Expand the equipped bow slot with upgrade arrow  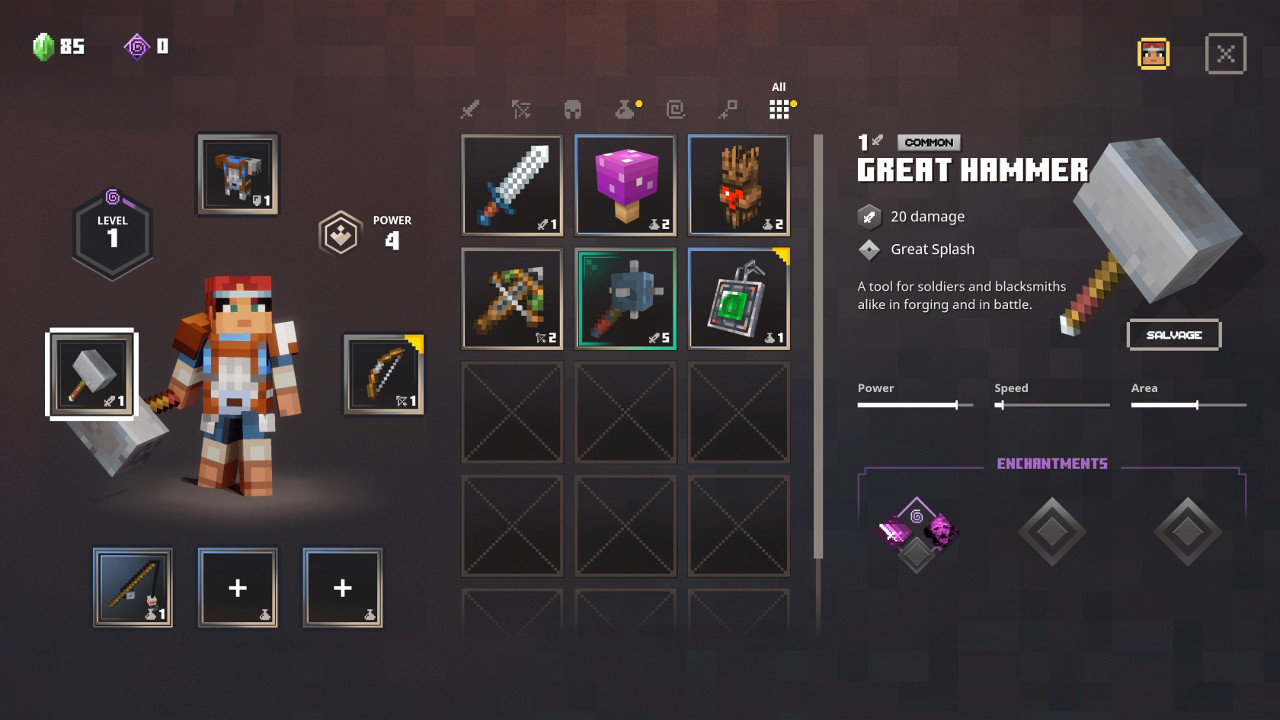click(x=383, y=374)
